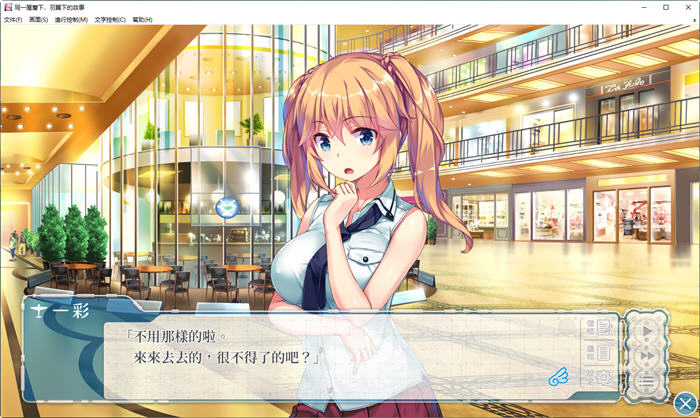Viewport: 700px width, 418px height.
Task: Maximize the game window
Action: tap(666, 7)
